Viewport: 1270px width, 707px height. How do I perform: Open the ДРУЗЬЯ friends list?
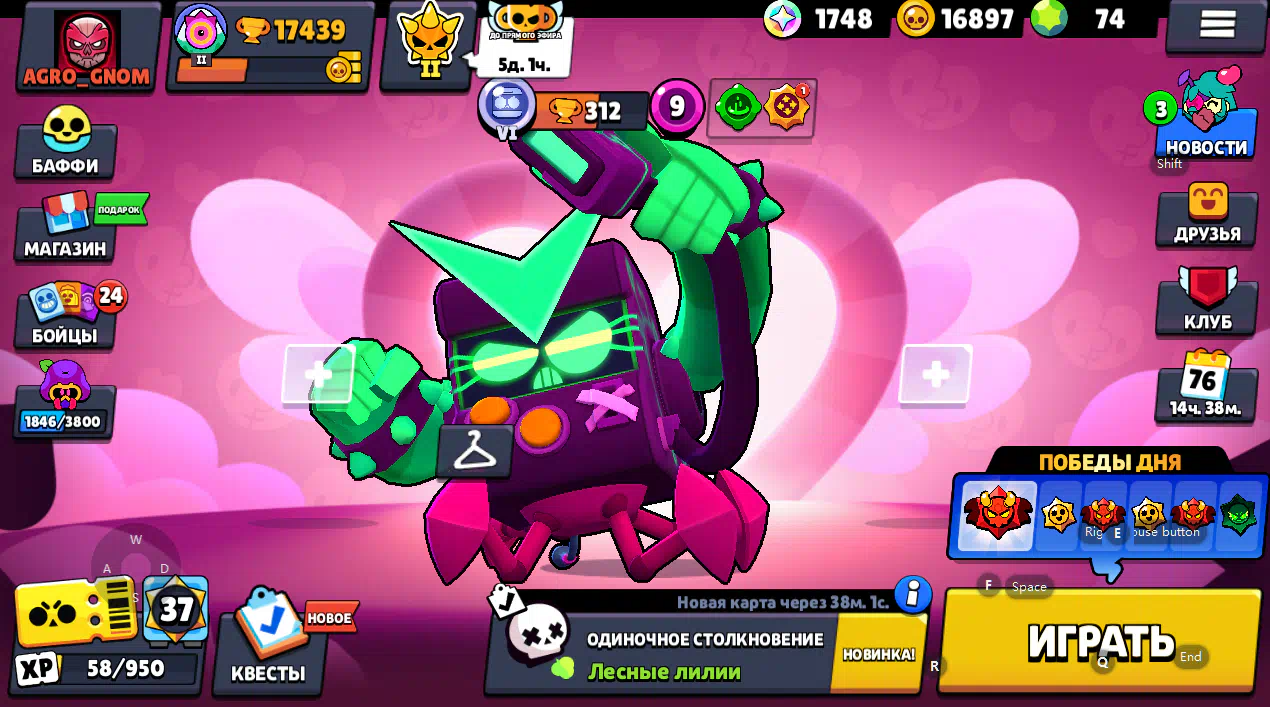[1207, 215]
